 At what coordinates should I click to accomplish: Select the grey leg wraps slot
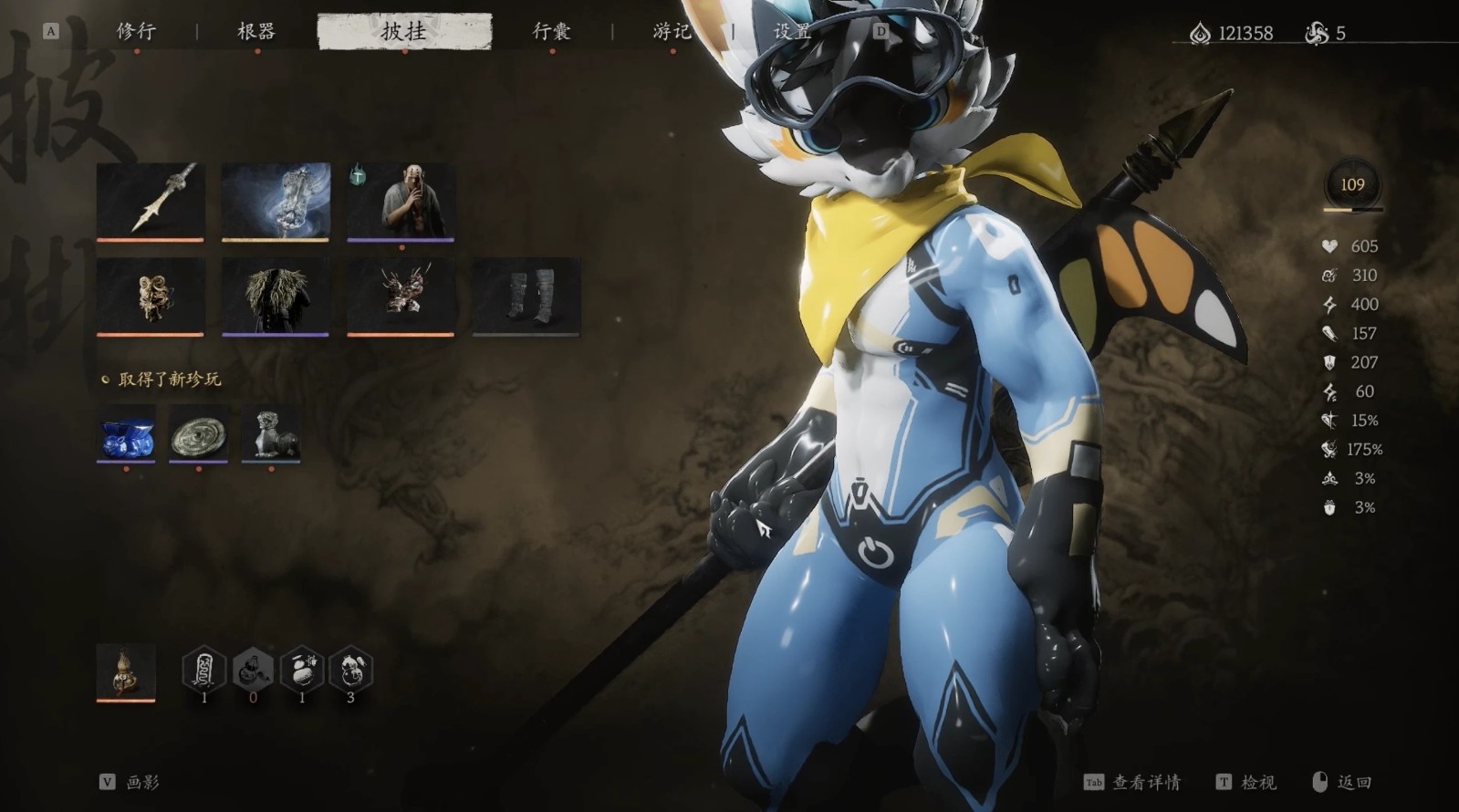click(526, 296)
